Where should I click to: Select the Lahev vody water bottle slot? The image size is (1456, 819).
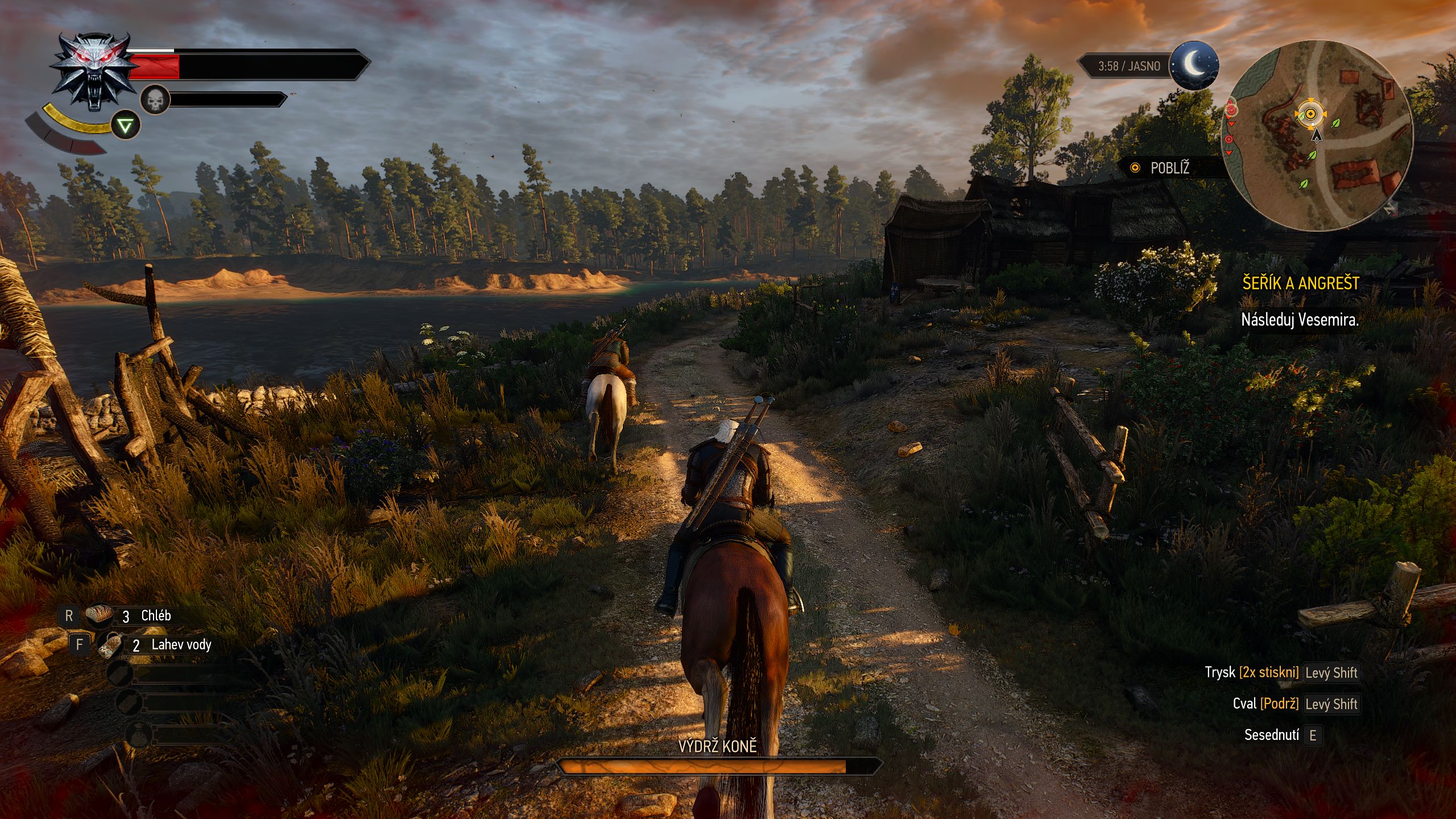110,644
